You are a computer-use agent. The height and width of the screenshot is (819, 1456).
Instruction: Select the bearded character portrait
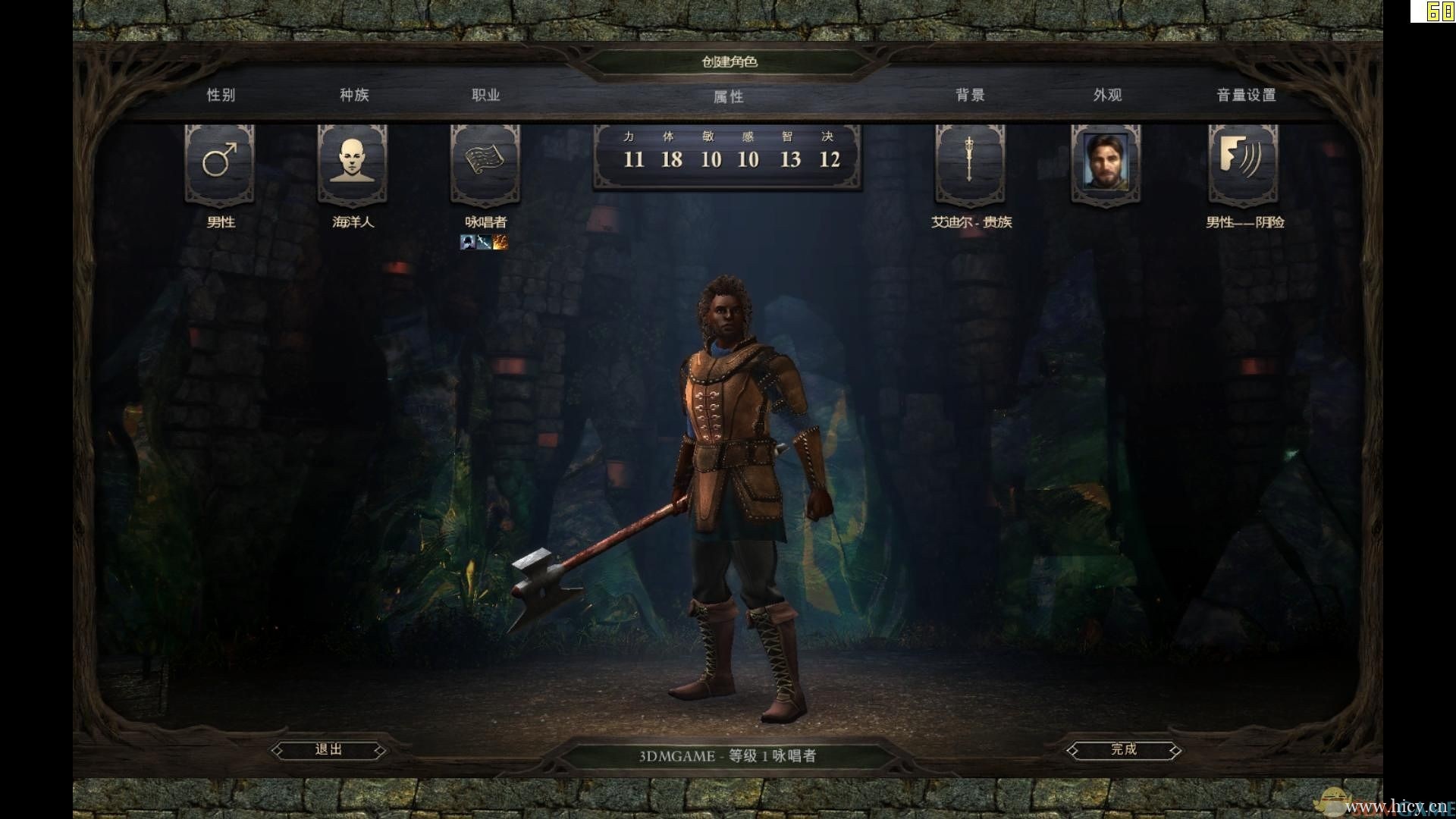point(1105,162)
